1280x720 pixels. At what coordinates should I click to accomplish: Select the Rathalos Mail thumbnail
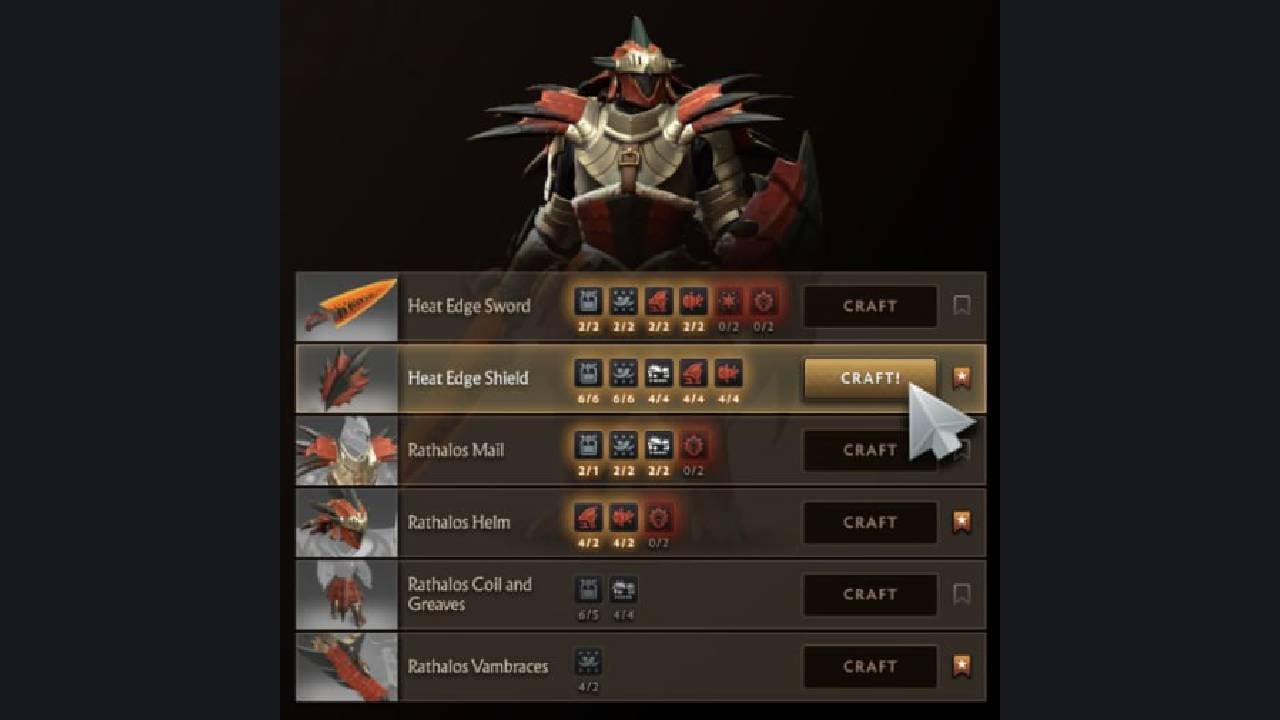click(x=347, y=450)
